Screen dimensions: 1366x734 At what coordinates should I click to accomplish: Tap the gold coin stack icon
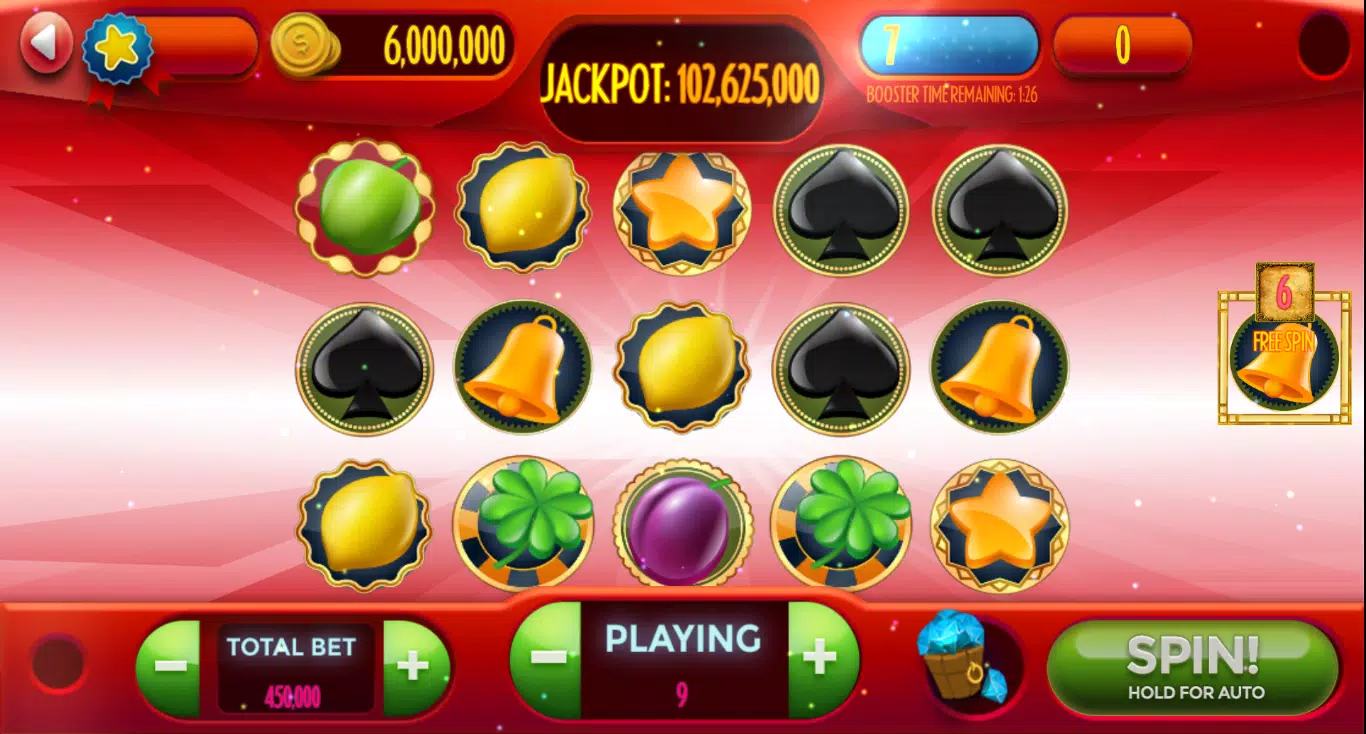pos(305,45)
